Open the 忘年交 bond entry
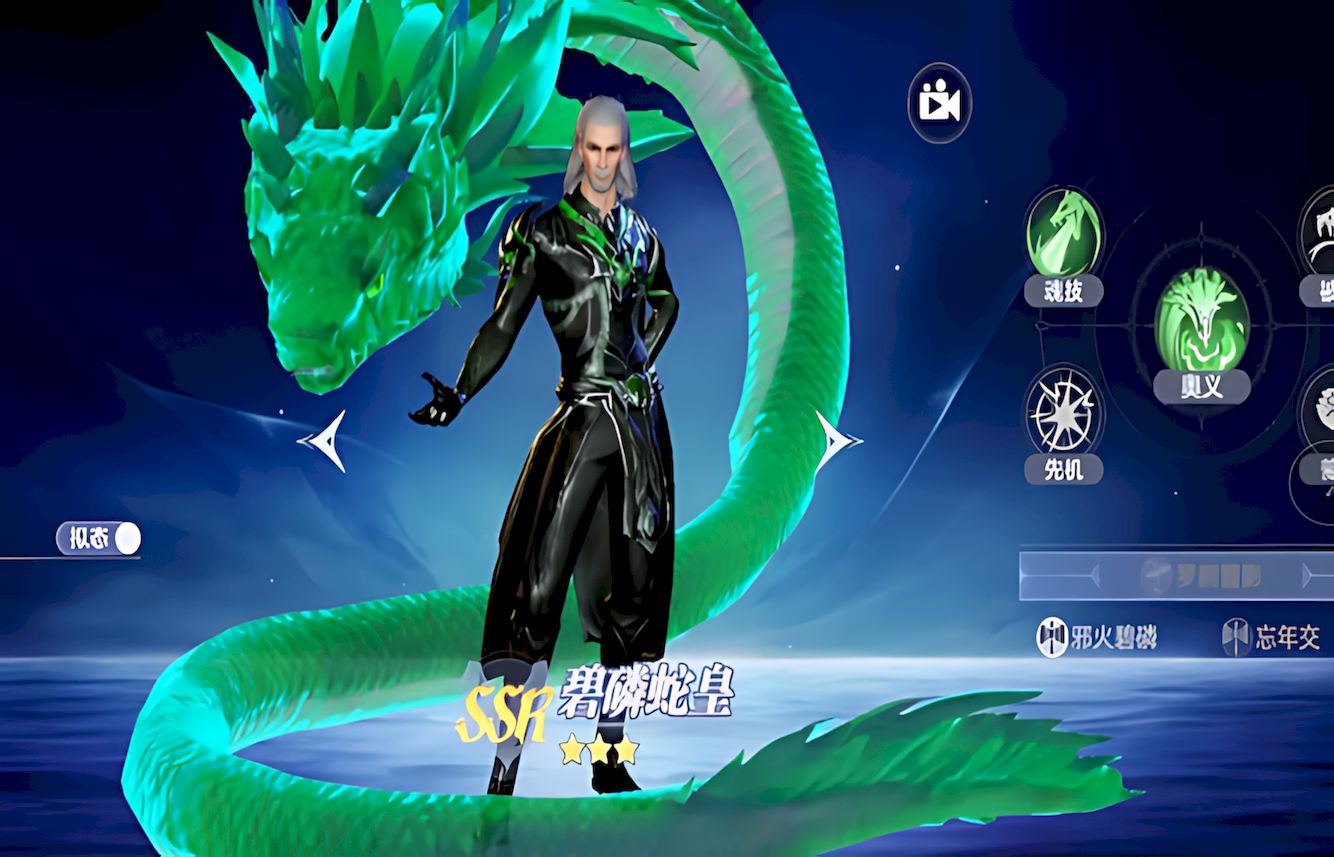Screen dimensions: 1334x857 click(1274, 637)
